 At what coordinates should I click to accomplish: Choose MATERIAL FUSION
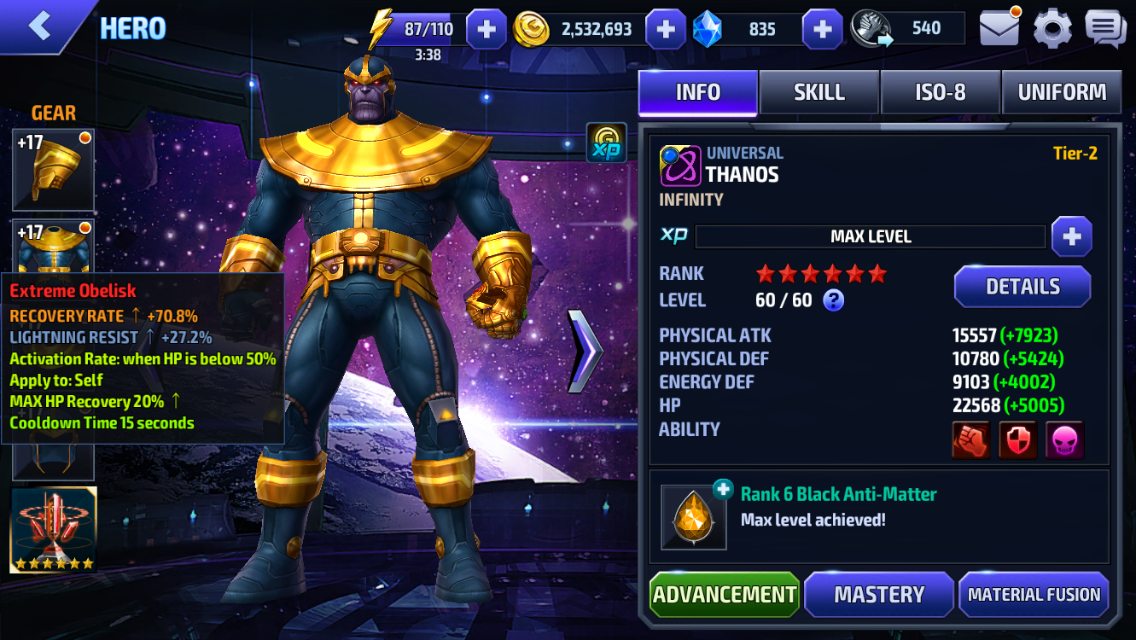[1034, 595]
